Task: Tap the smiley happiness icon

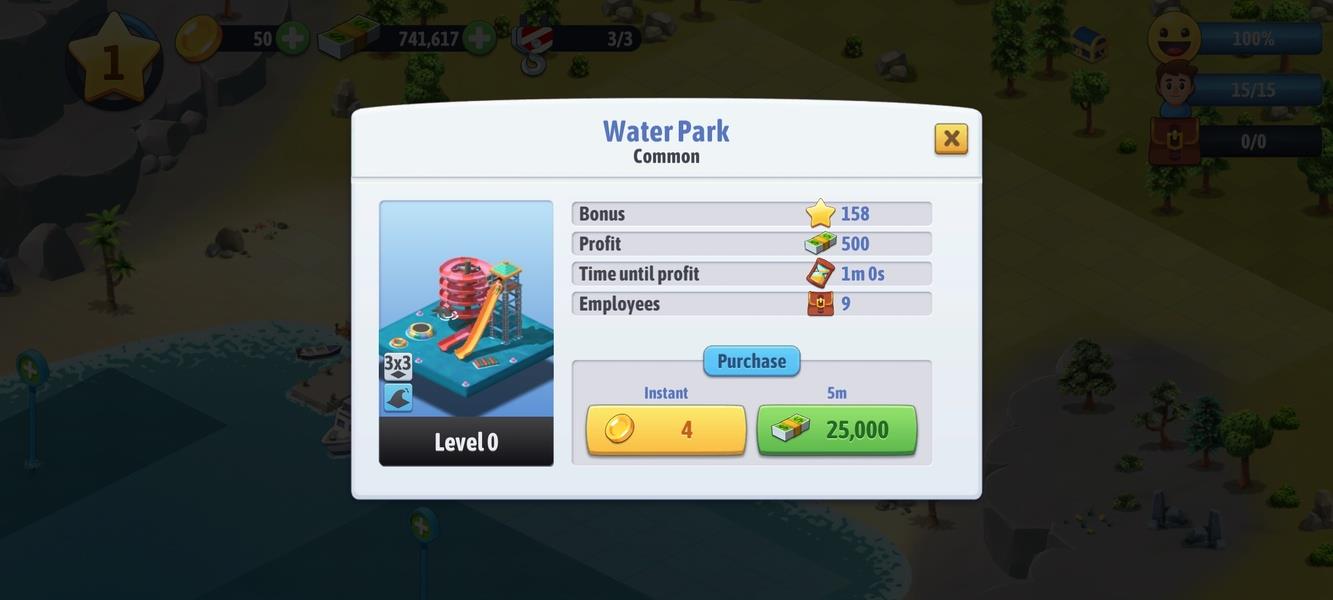Action: (x=1174, y=39)
